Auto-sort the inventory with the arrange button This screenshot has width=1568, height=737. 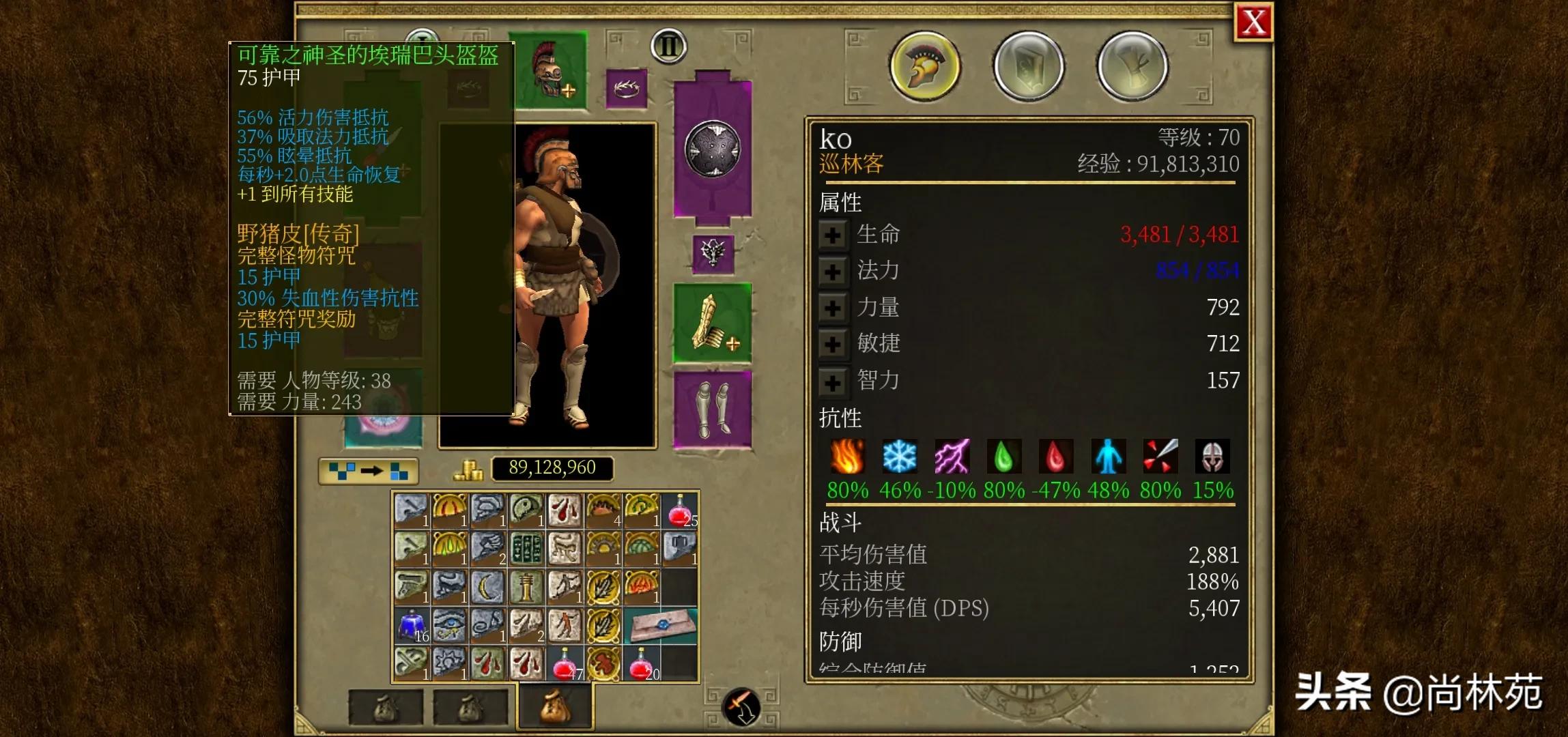[369, 471]
